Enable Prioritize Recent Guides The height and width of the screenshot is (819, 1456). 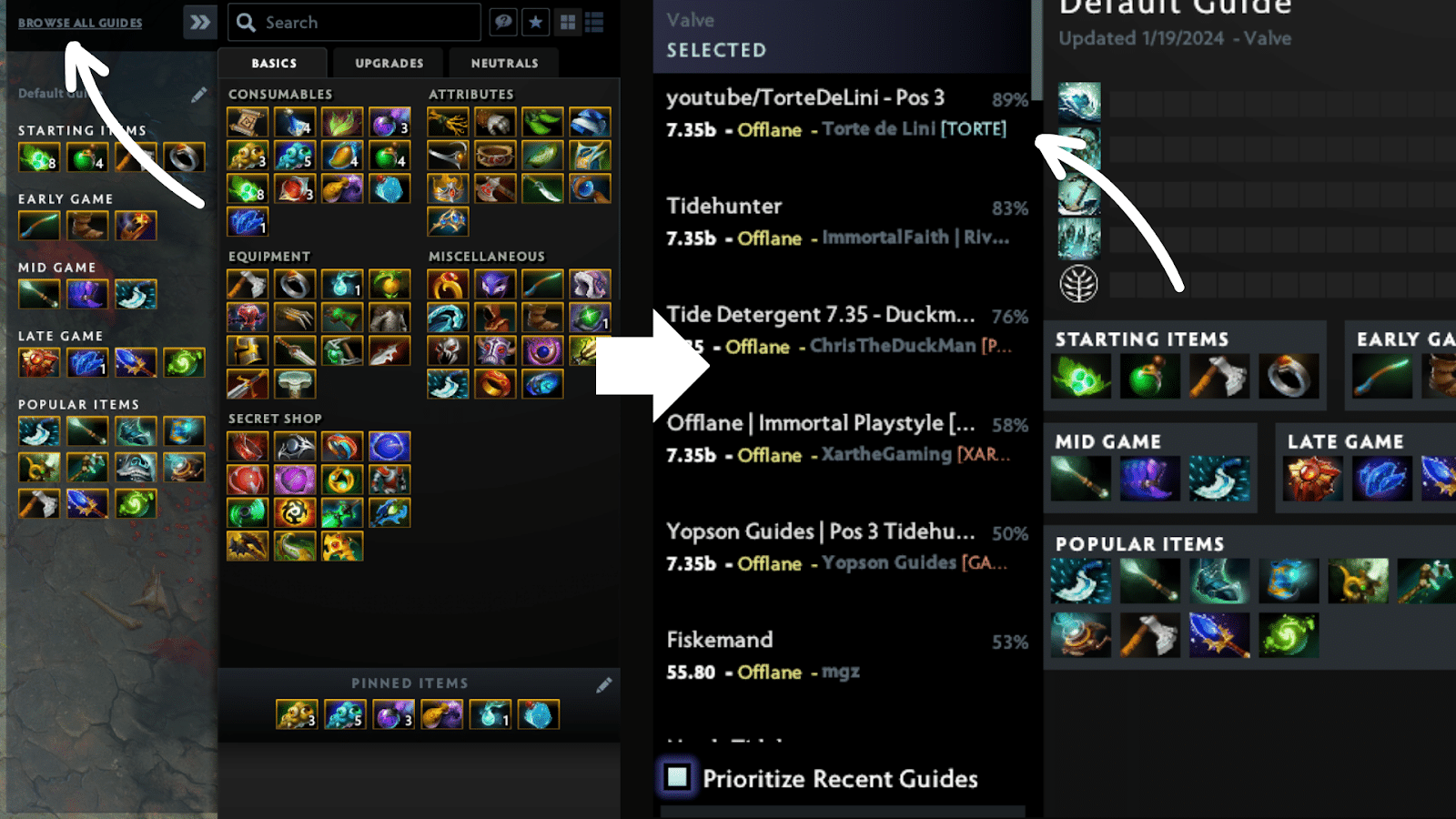point(676,779)
